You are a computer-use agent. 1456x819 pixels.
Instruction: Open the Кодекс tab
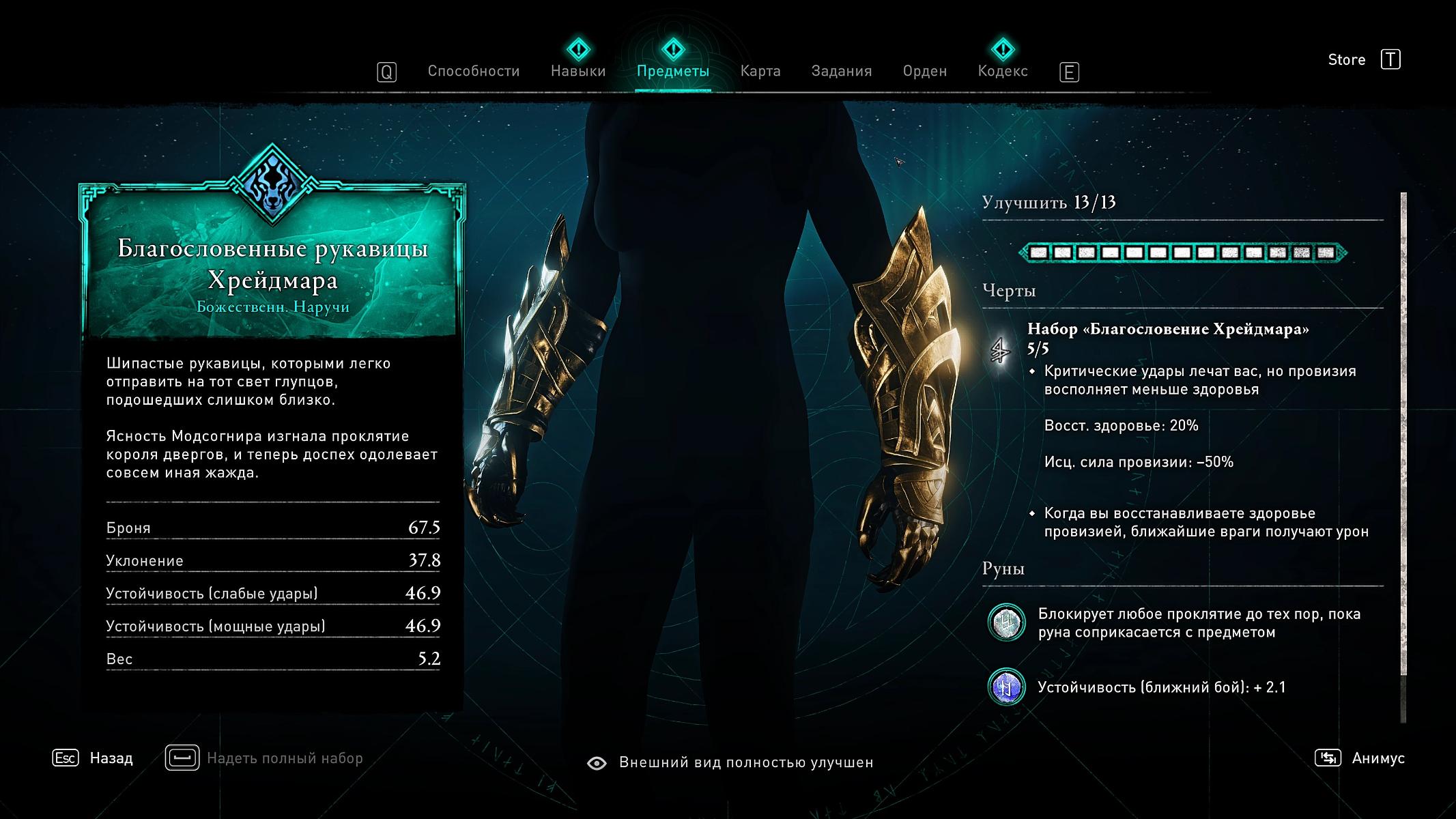point(1002,71)
